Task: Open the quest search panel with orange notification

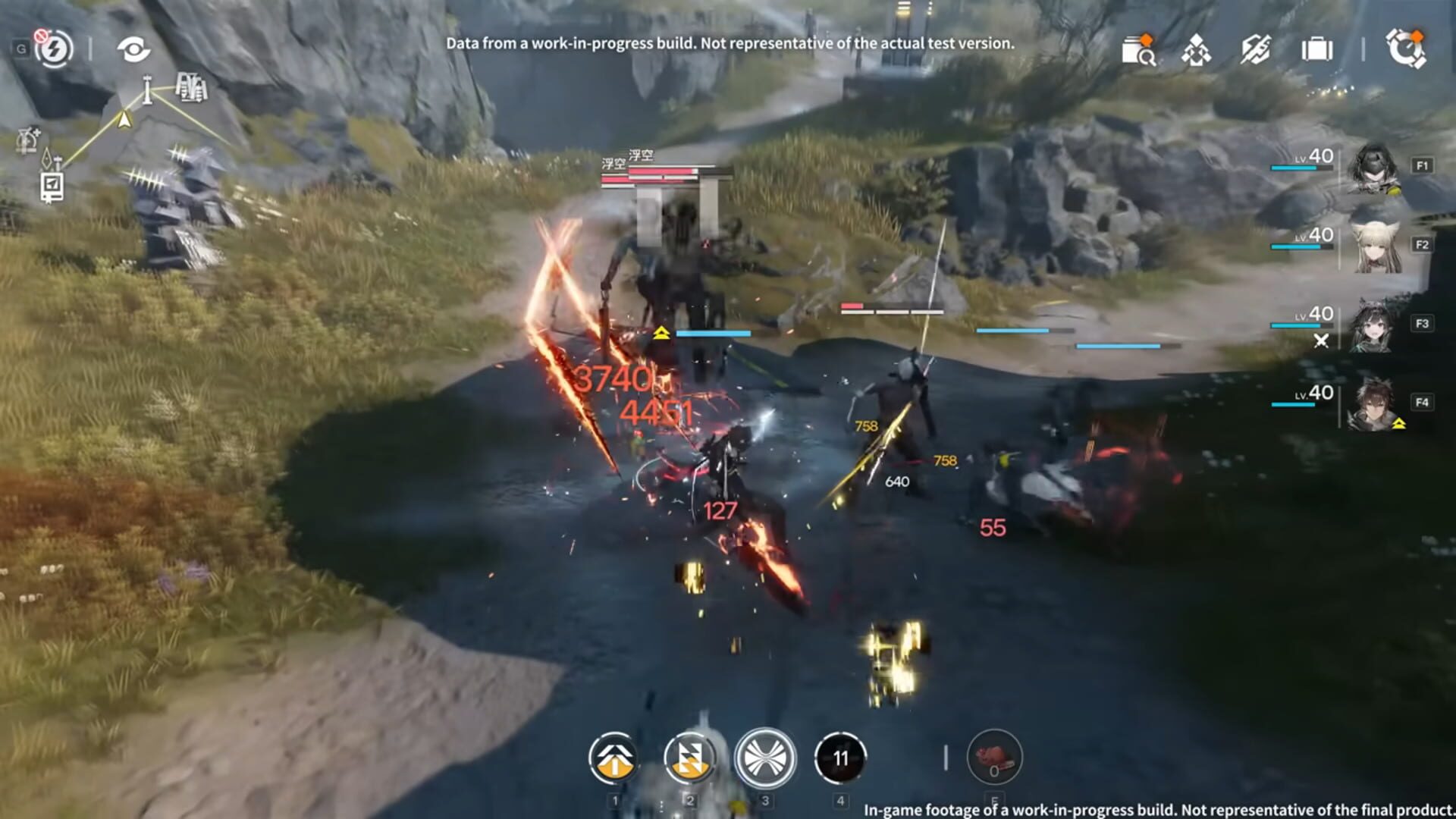Action: pos(1137,50)
